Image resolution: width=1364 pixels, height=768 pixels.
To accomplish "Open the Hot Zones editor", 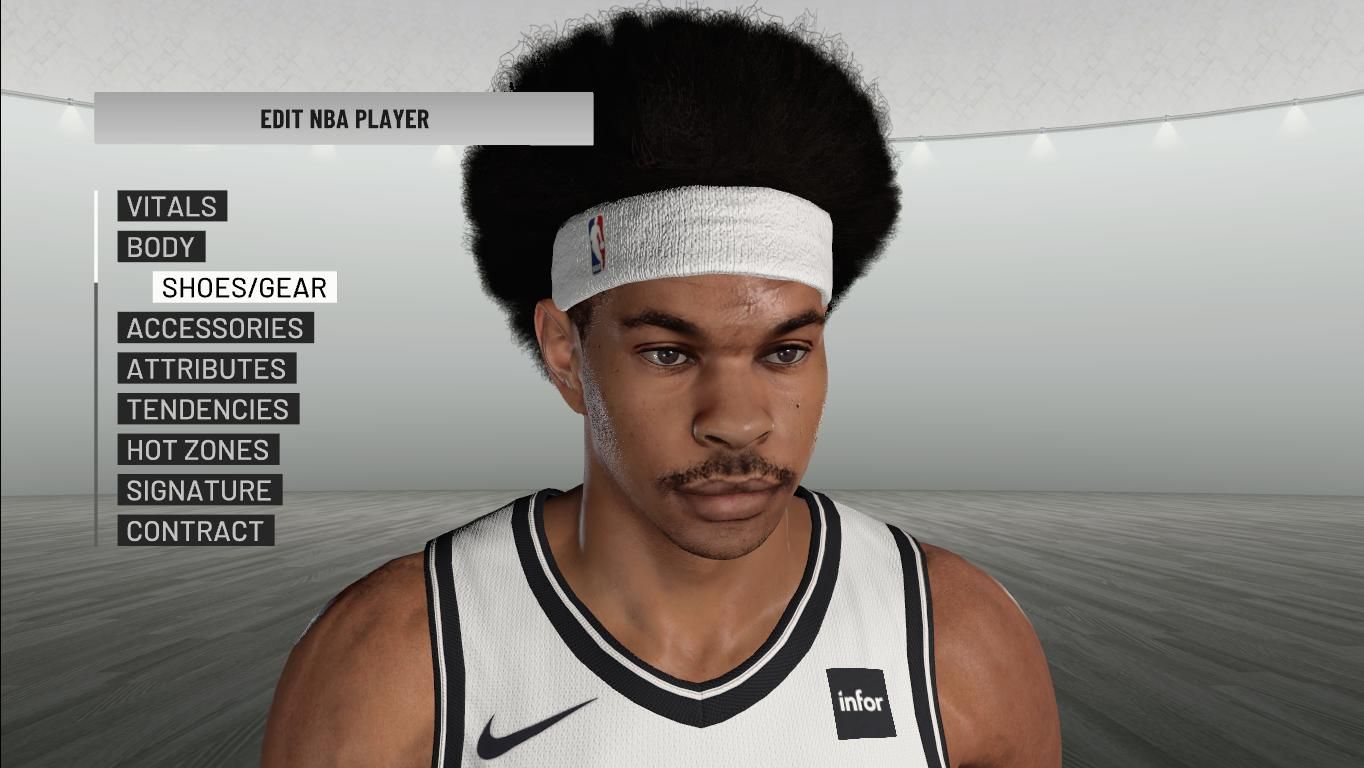I will point(198,450).
